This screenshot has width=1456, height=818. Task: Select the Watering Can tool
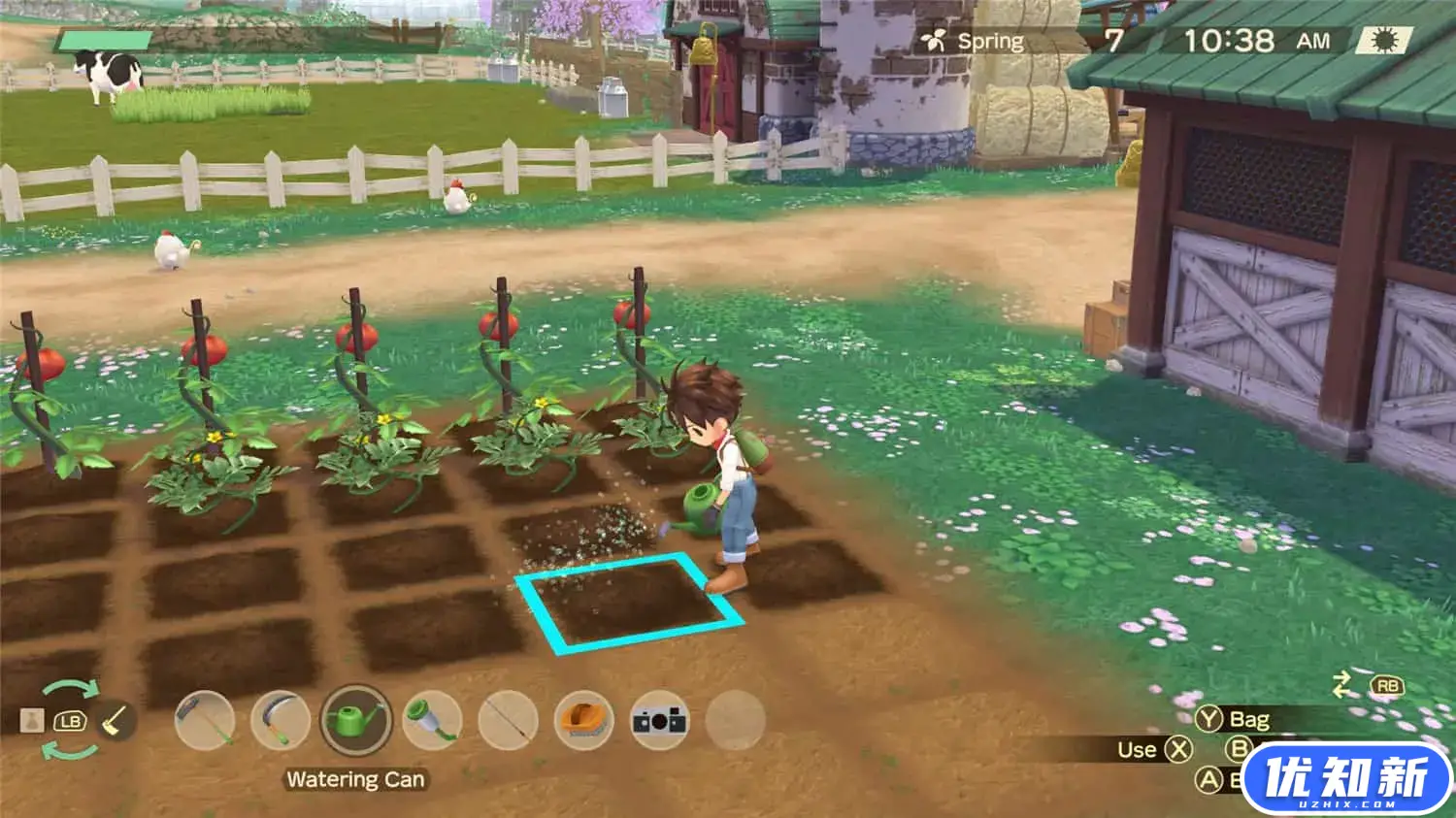(357, 721)
